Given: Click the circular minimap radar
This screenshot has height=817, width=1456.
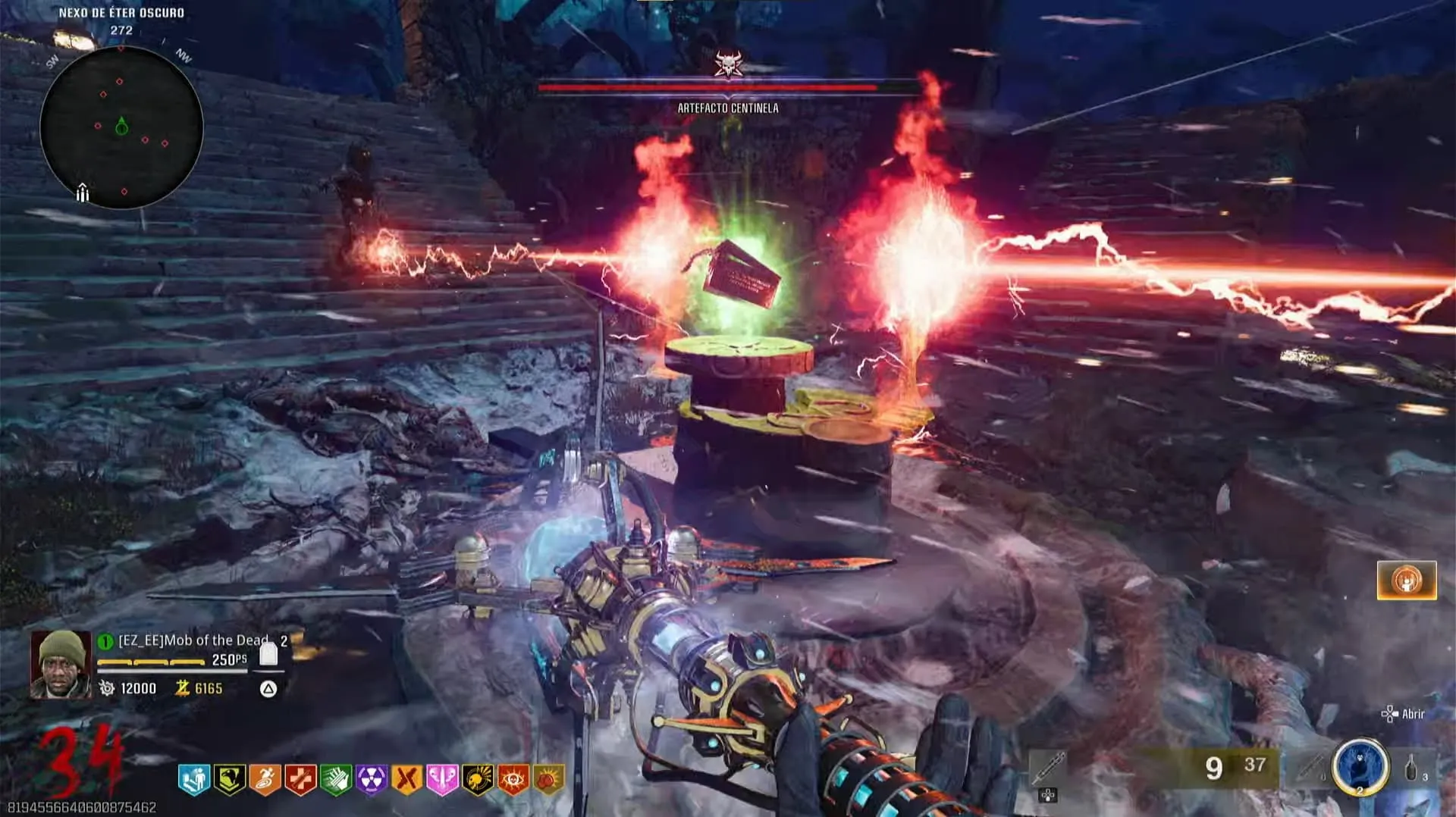Looking at the screenshot, I should [x=121, y=127].
